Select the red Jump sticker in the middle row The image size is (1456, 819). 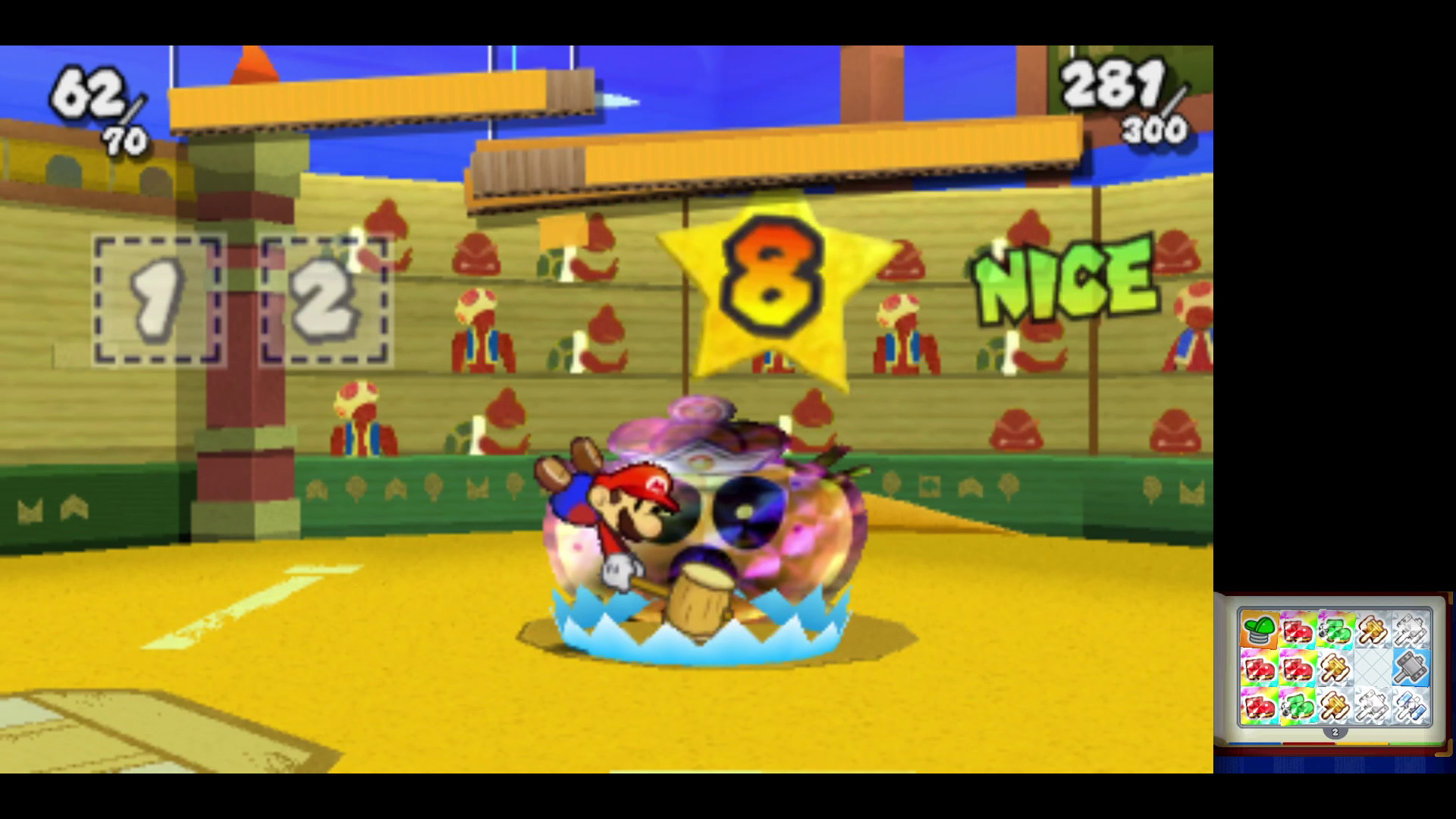(x=1298, y=667)
